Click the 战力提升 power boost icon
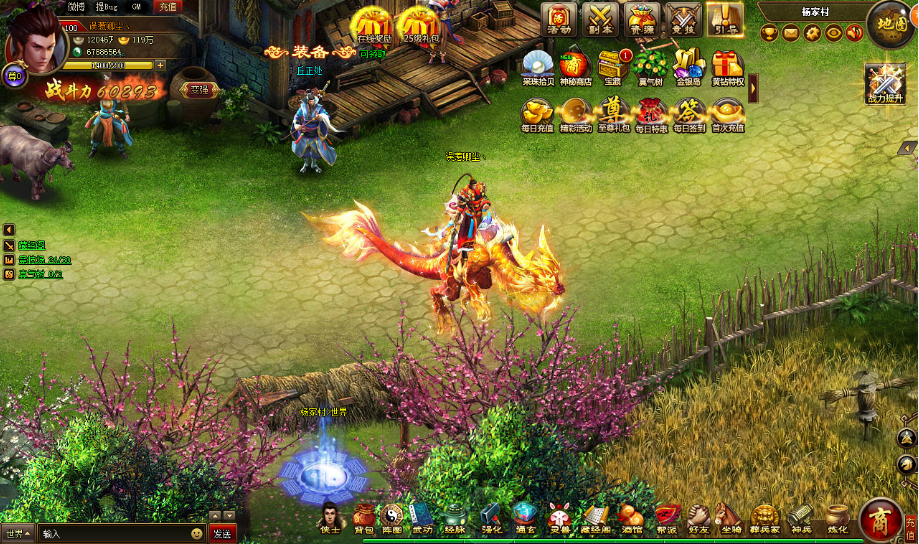Viewport: 919px width, 544px height. [885, 83]
